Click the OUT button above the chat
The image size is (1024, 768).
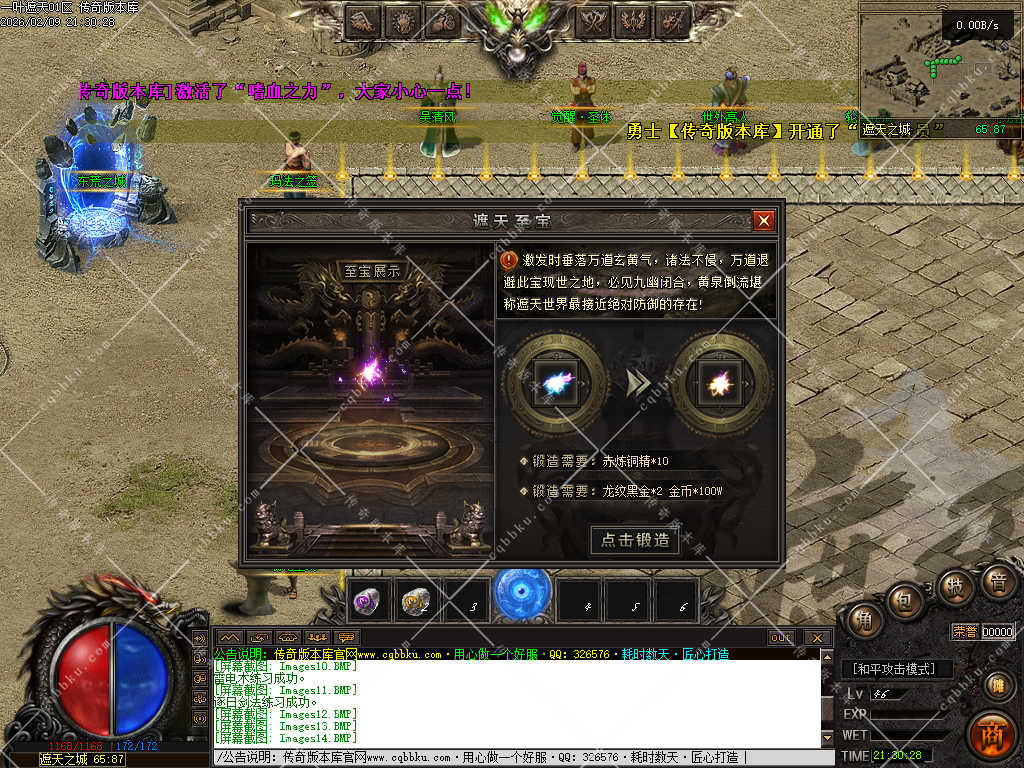(781, 637)
